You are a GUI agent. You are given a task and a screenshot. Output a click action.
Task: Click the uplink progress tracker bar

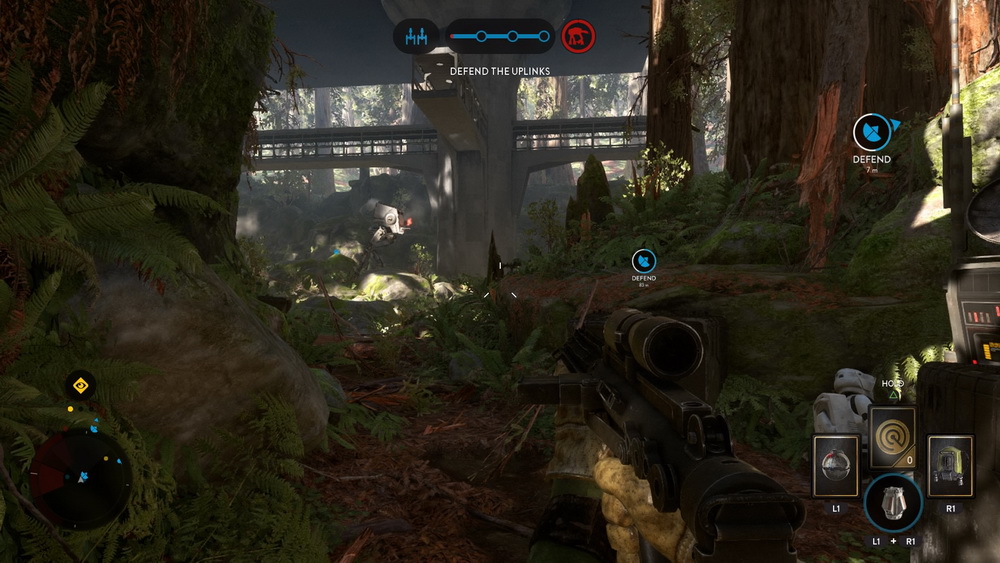point(499,37)
